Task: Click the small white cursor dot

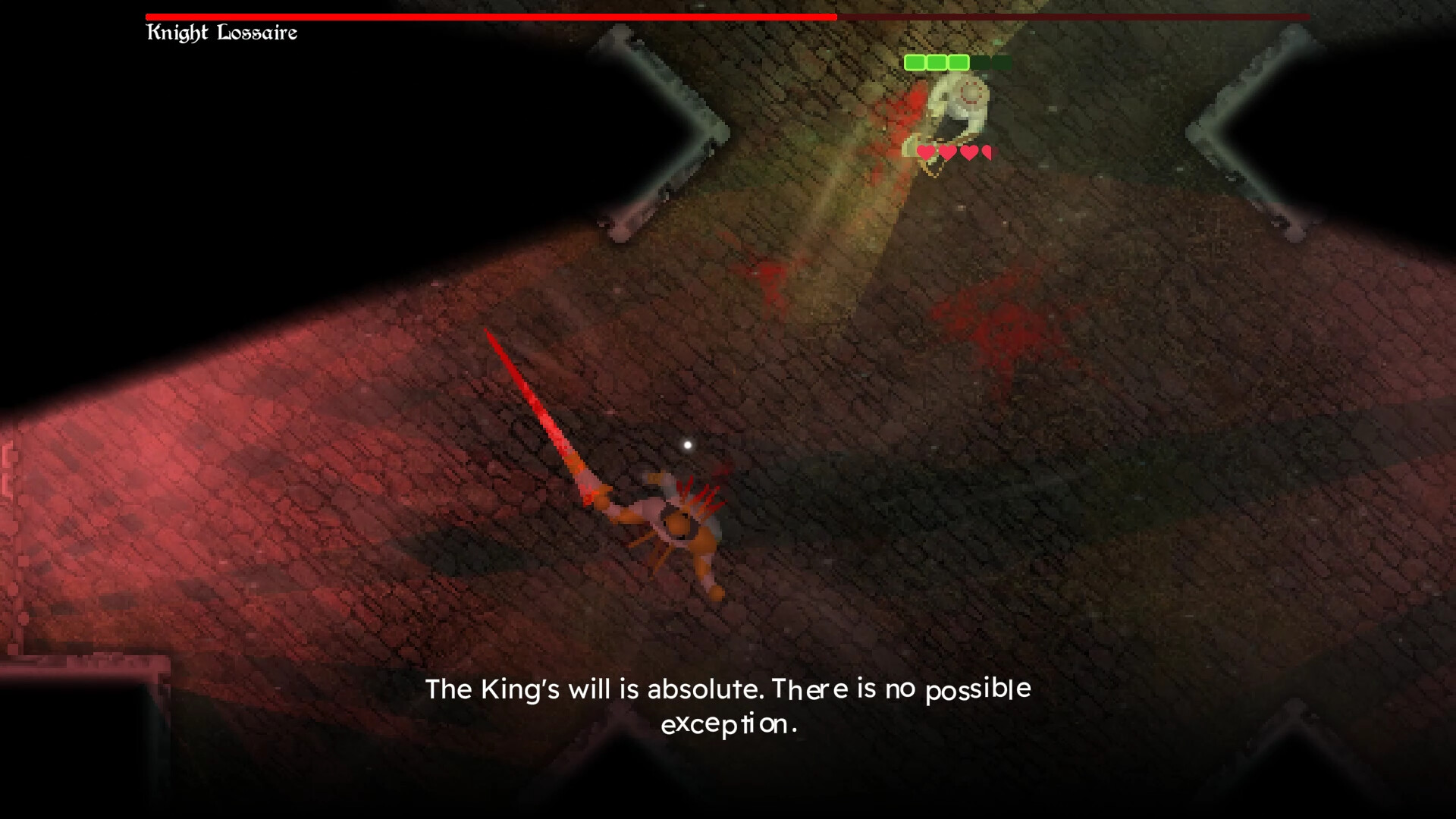Action: (x=688, y=445)
